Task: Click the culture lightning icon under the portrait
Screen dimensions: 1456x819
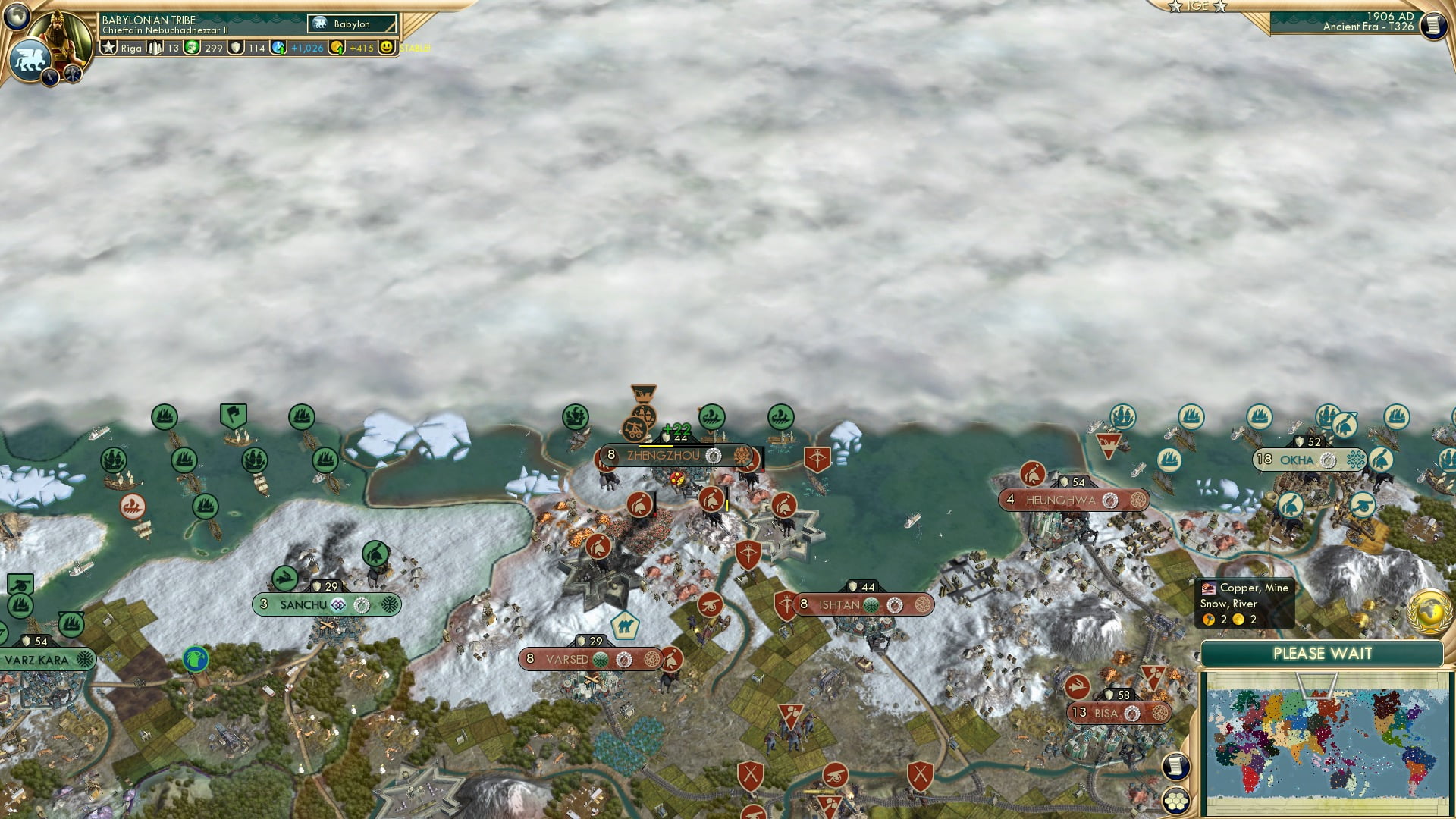Action: 50,76
